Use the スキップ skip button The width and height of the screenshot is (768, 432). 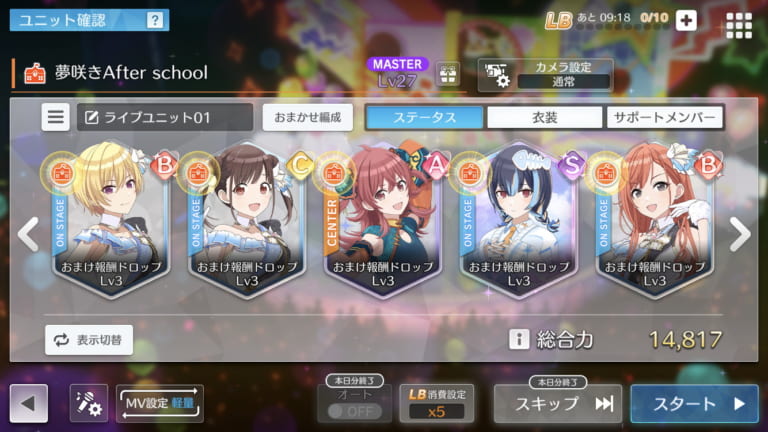coord(557,404)
